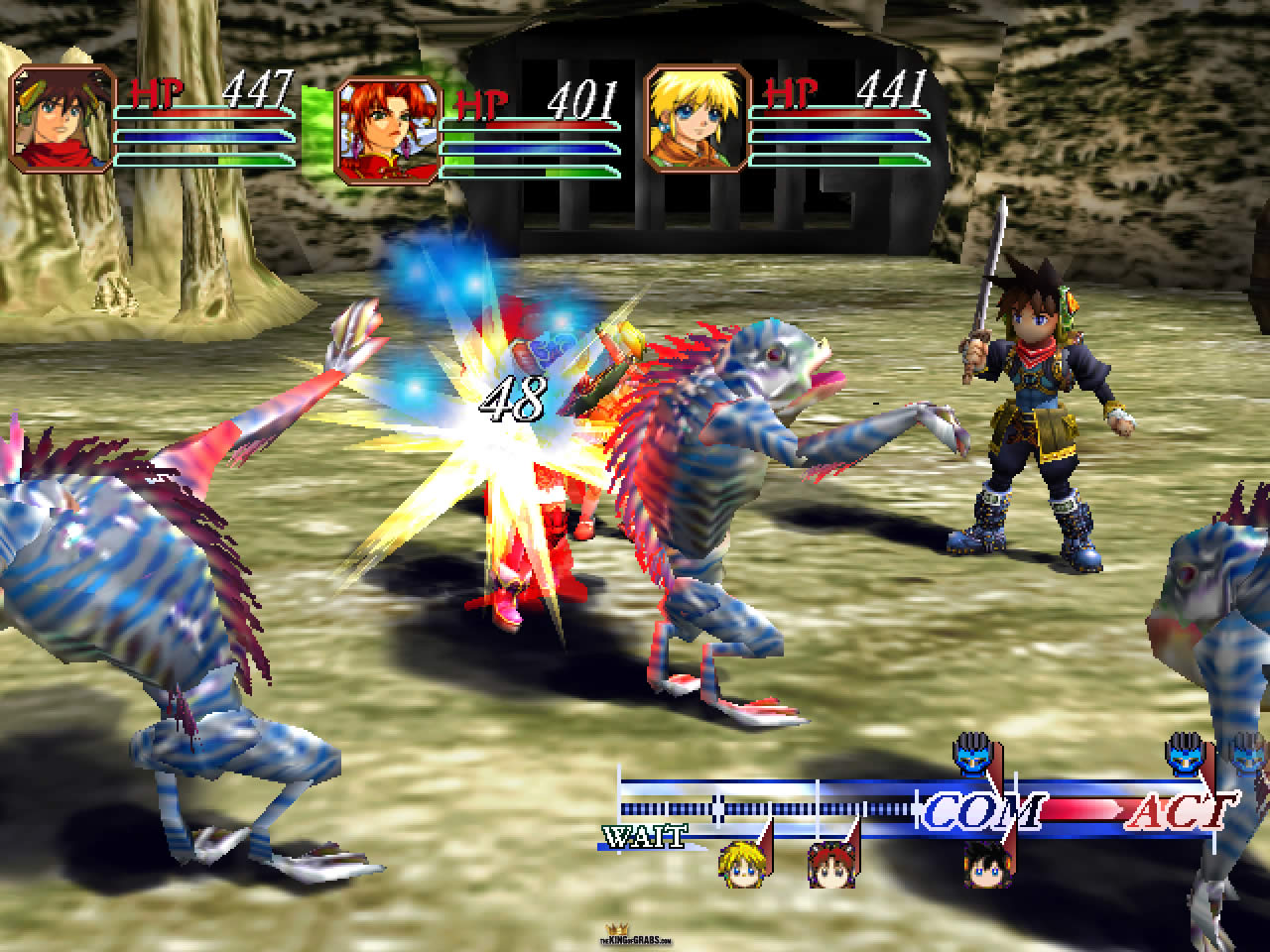Choose the blonde Elena portrait
The image size is (1270, 952).
point(697,118)
